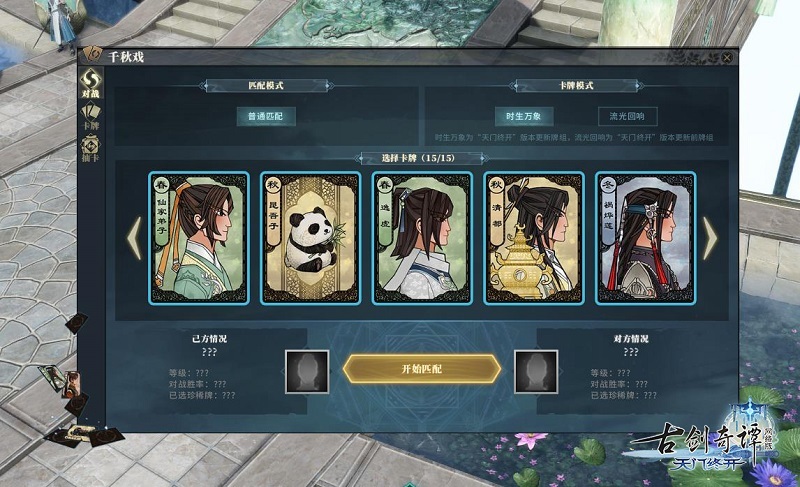
Task: Select the 仙家弟子 spring card
Action: (197, 238)
